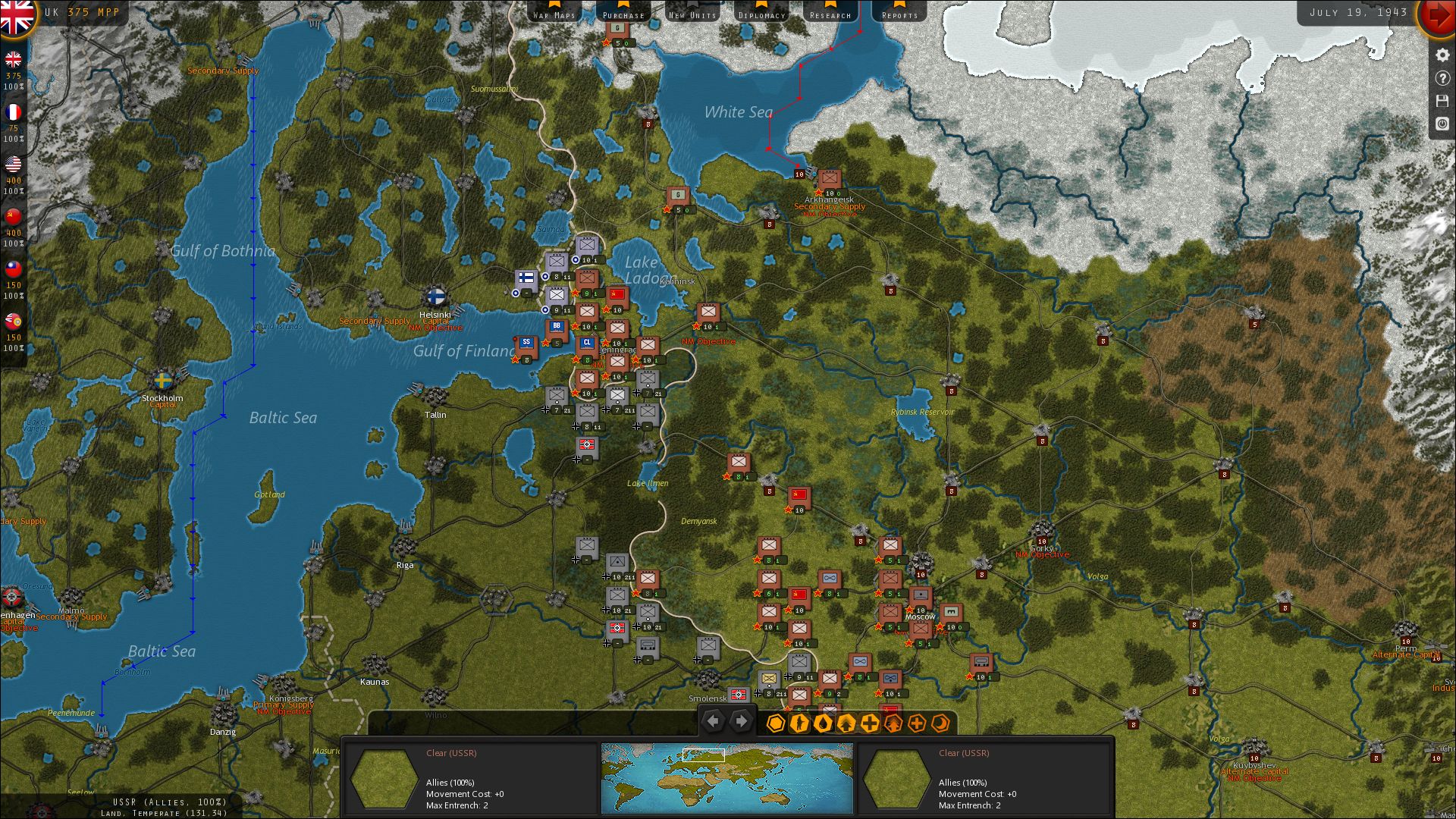Toggle the supply droplet overlay
The width and height of the screenshot is (1456, 819).
point(823,723)
